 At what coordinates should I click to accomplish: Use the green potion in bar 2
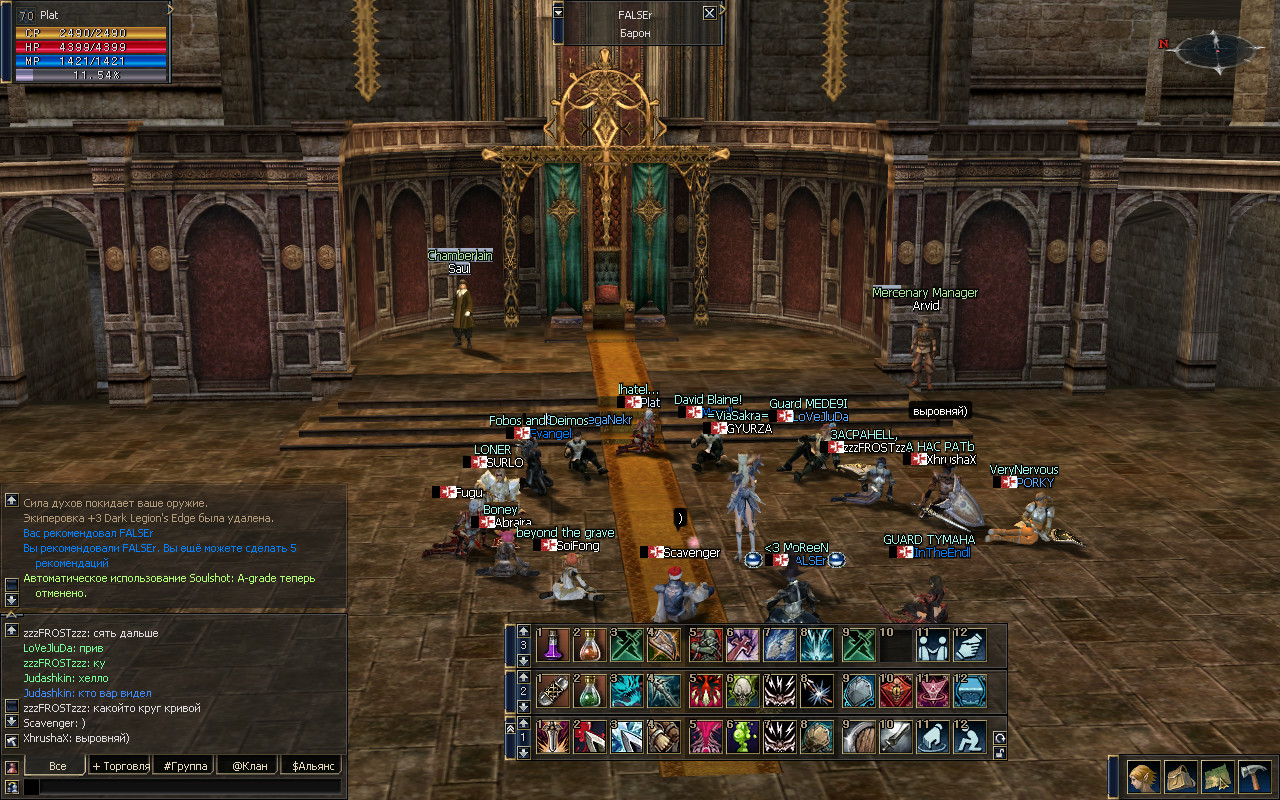[x=591, y=690]
